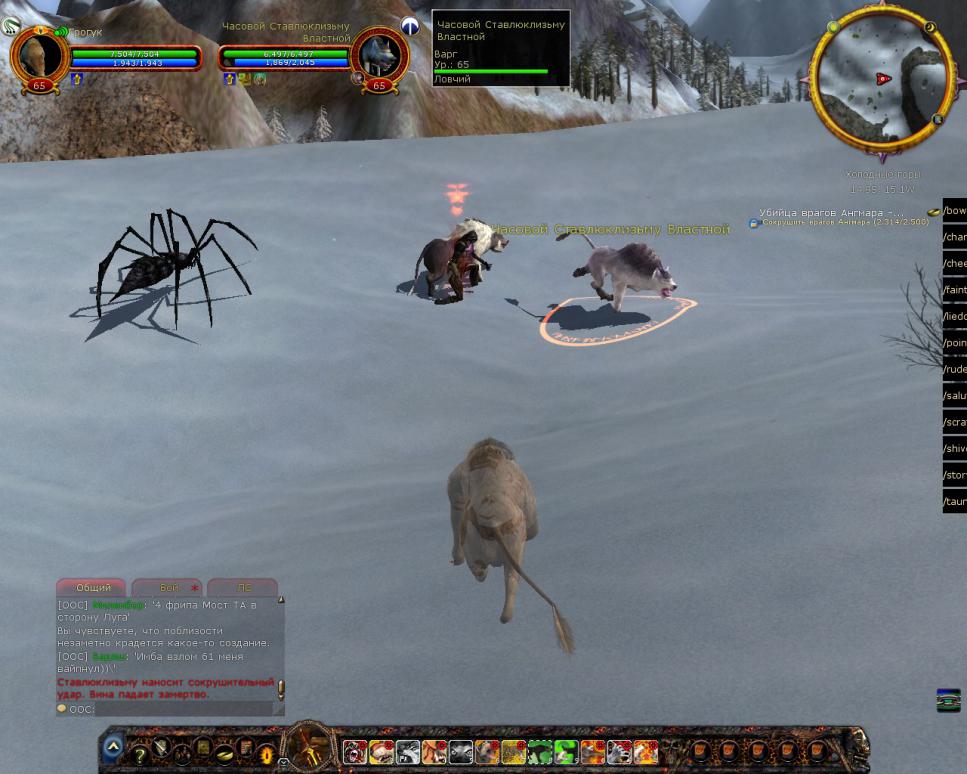This screenshot has height=774, width=967.
Task: Expand the main menu arrow on the toolbar
Action: (x=113, y=746)
